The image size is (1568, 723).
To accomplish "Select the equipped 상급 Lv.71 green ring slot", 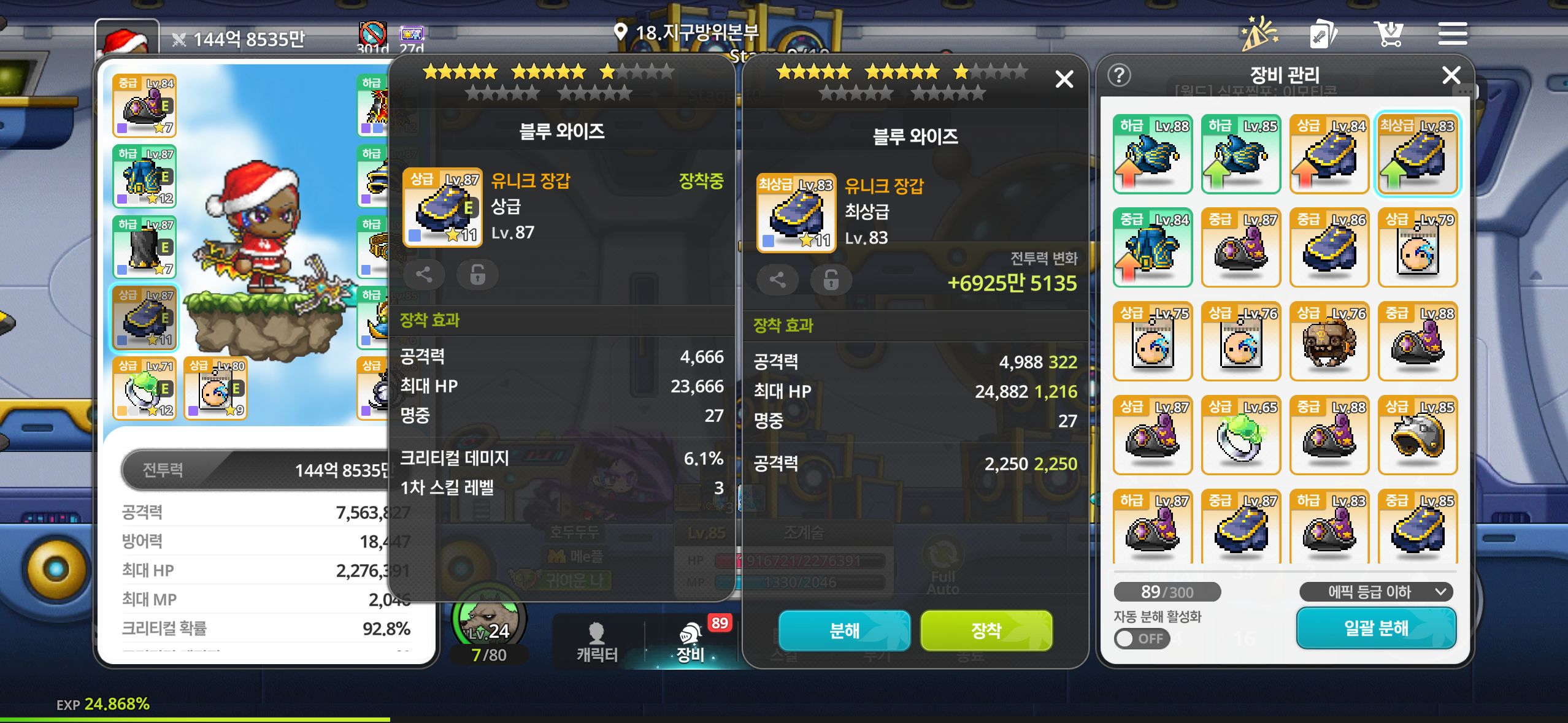I will 145,388.
